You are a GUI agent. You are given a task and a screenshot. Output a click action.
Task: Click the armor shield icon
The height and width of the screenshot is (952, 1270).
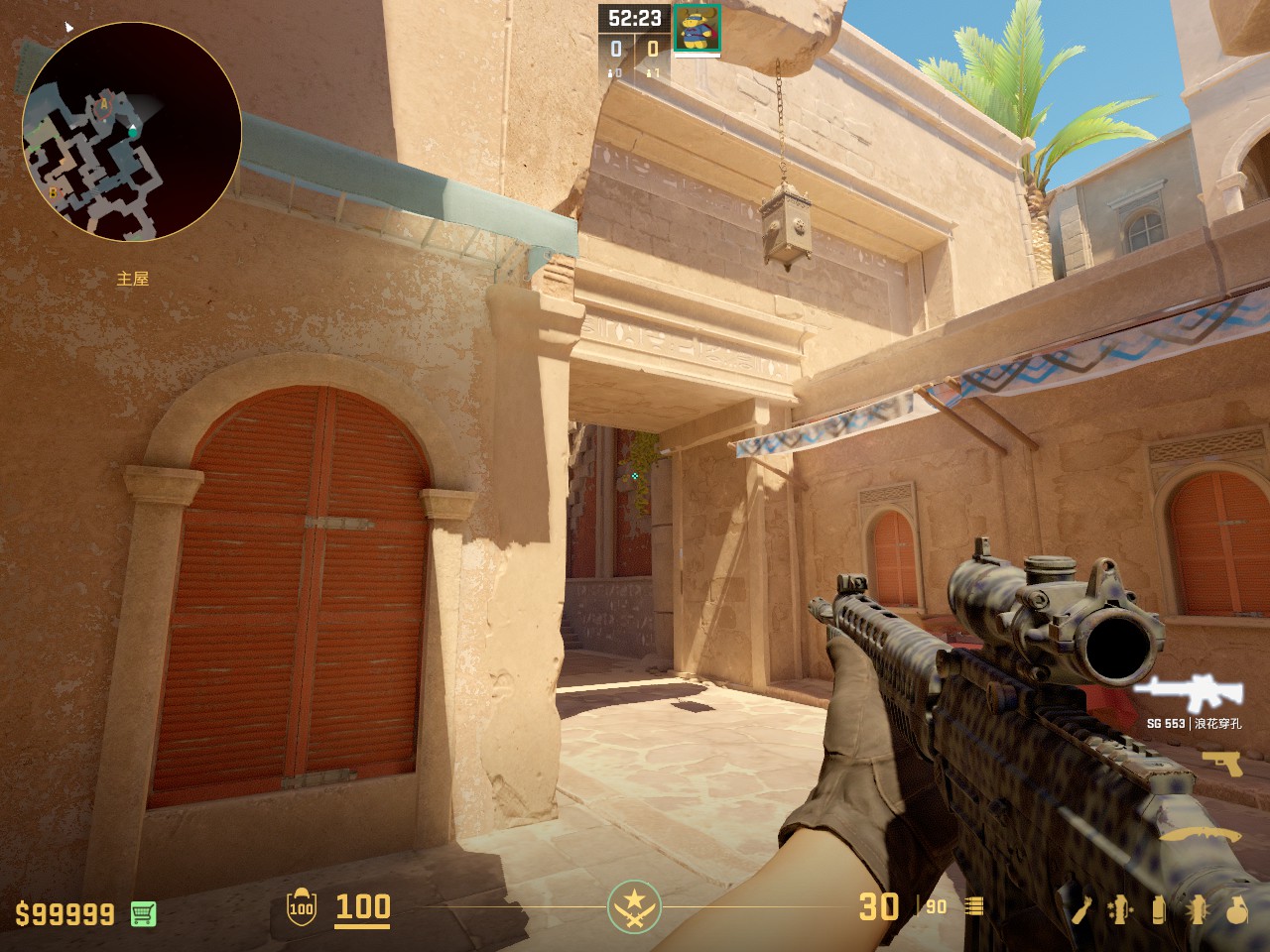pyautogui.click(x=301, y=907)
